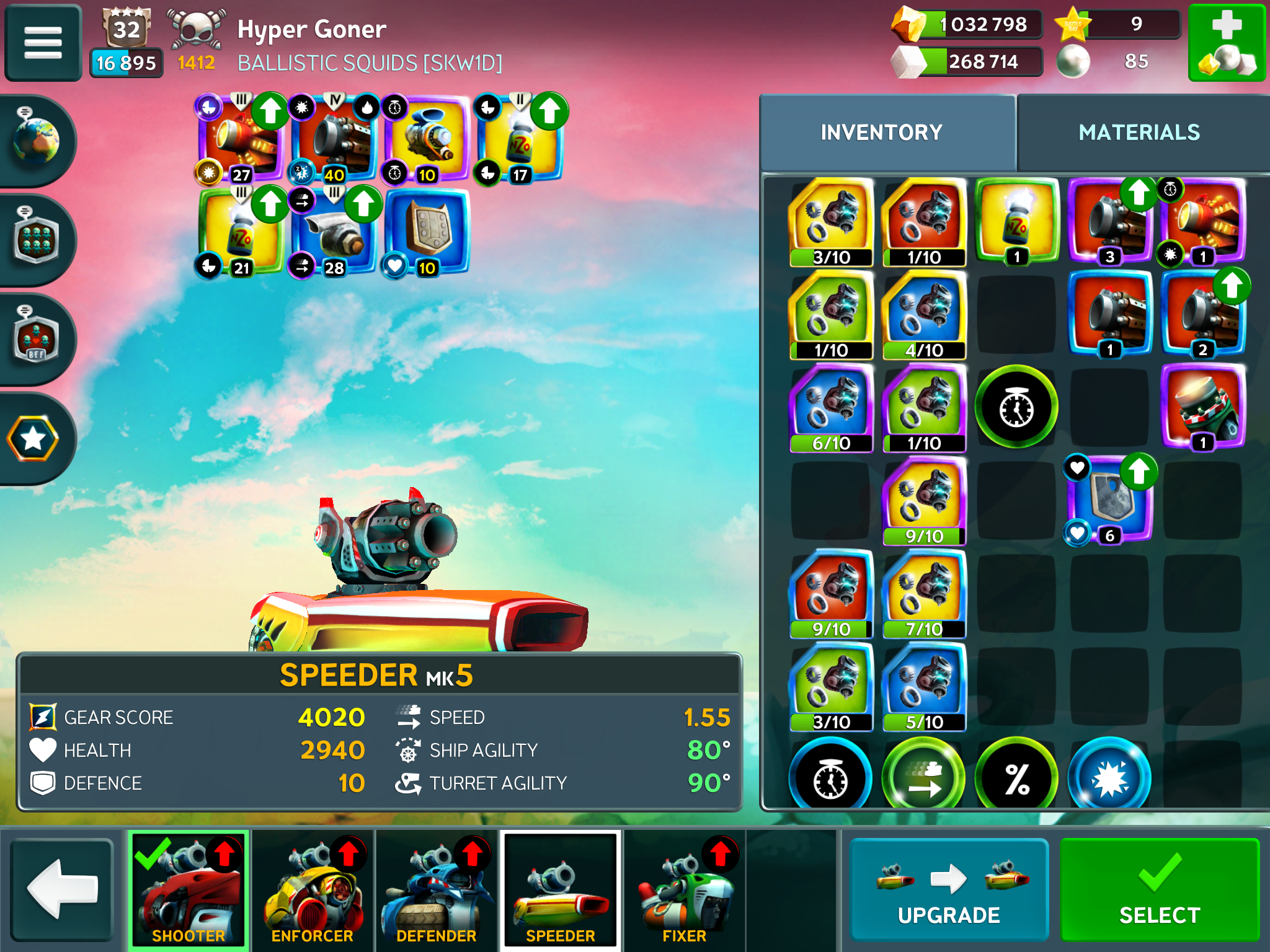This screenshot has height=952, width=1270.
Task: Open the BFF friends chat button
Action: pos(36,338)
